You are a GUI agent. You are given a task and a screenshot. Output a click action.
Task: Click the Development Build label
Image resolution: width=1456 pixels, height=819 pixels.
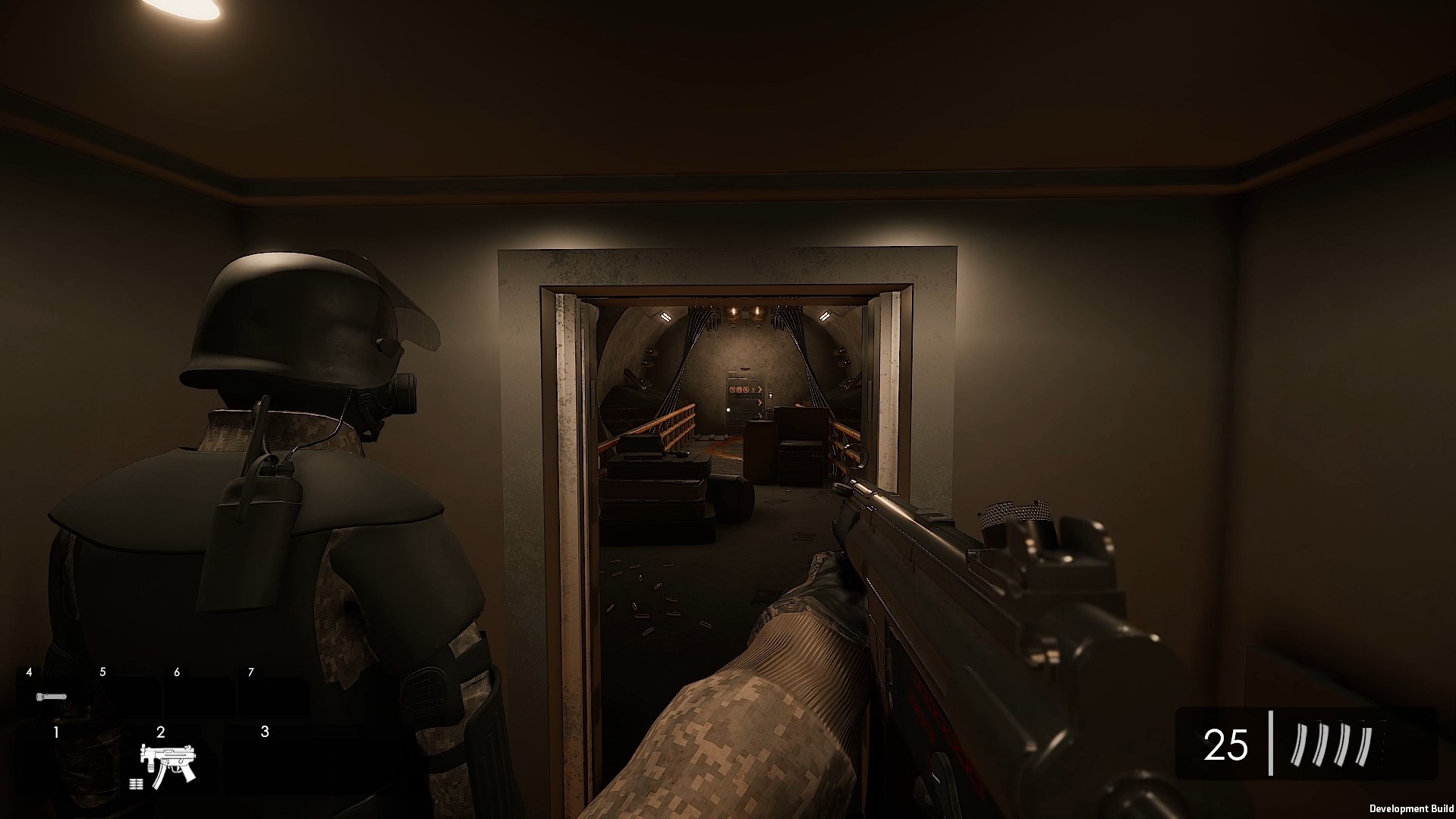1410,808
